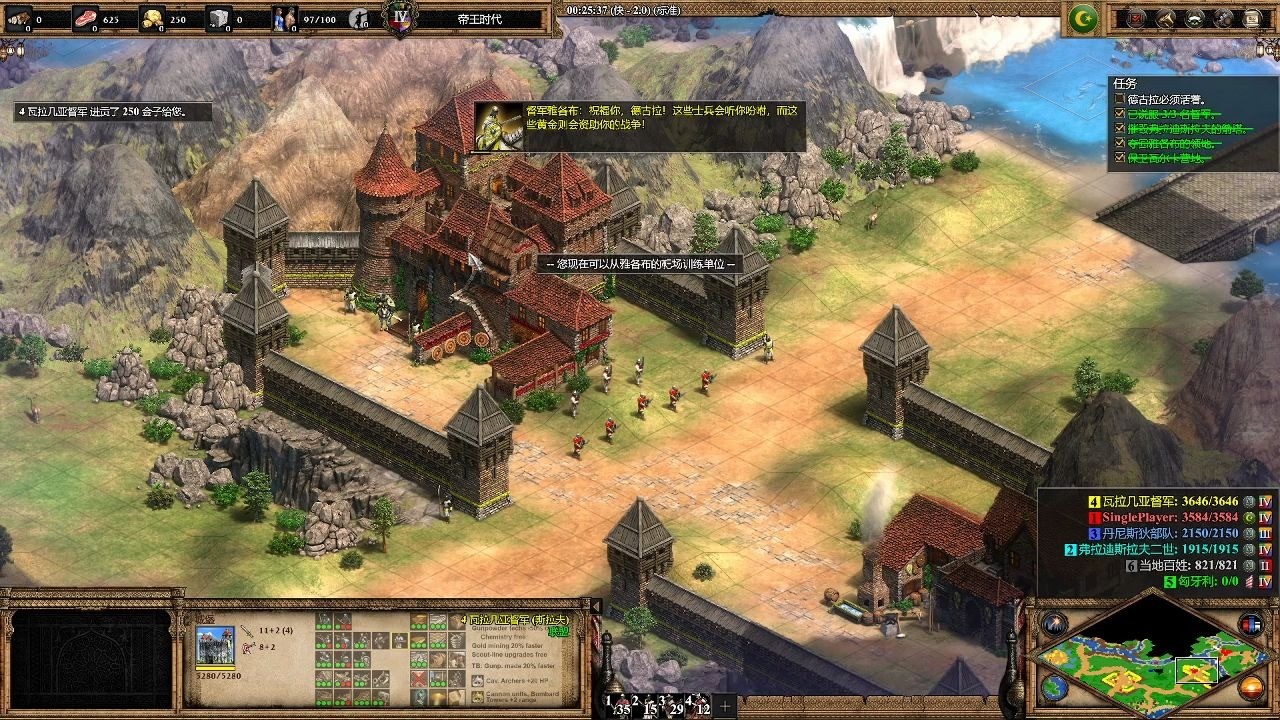Select control group 1 with 35 units
Screen dimensions: 1280x720
616,705
